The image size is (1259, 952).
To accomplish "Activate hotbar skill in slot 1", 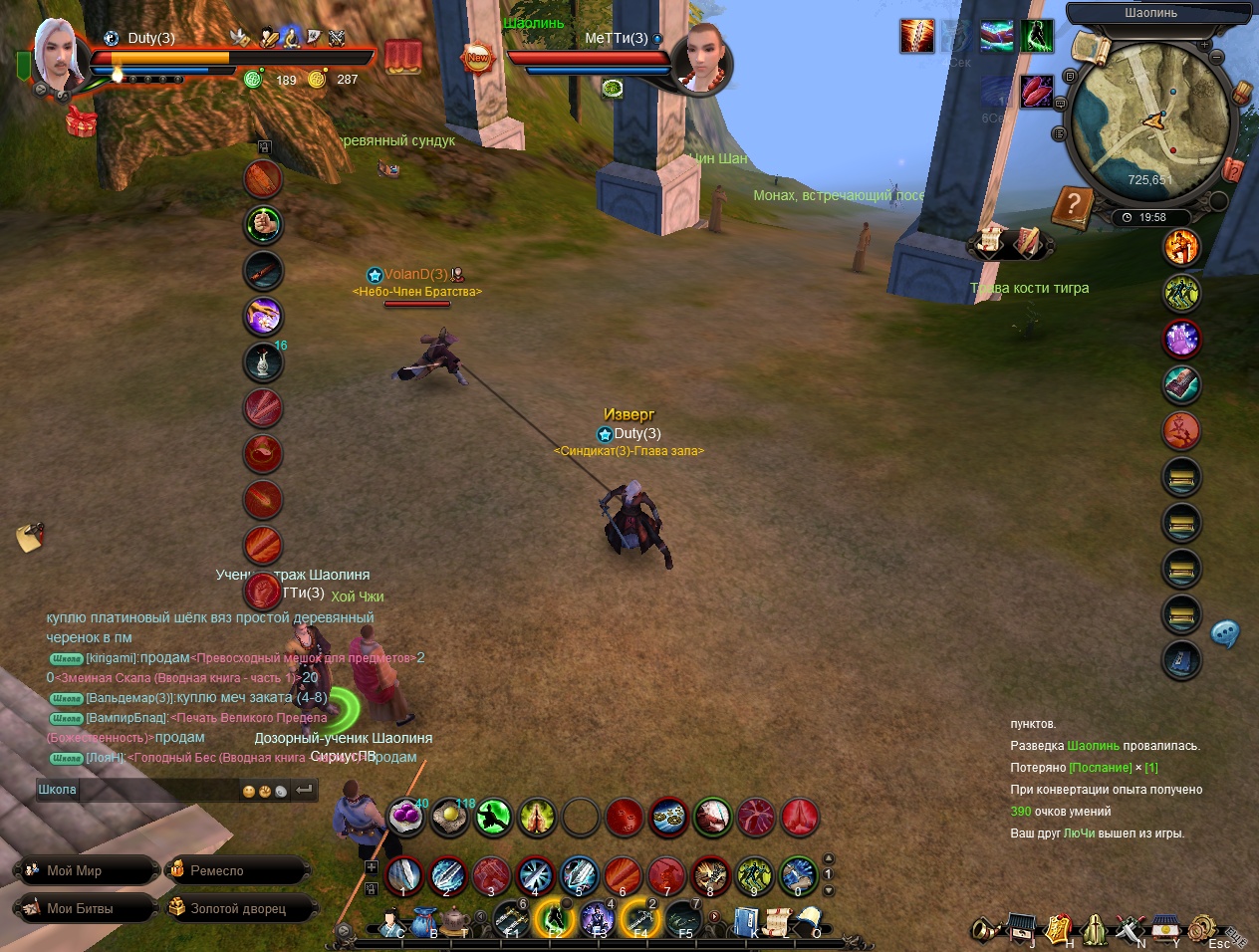I will [x=403, y=875].
